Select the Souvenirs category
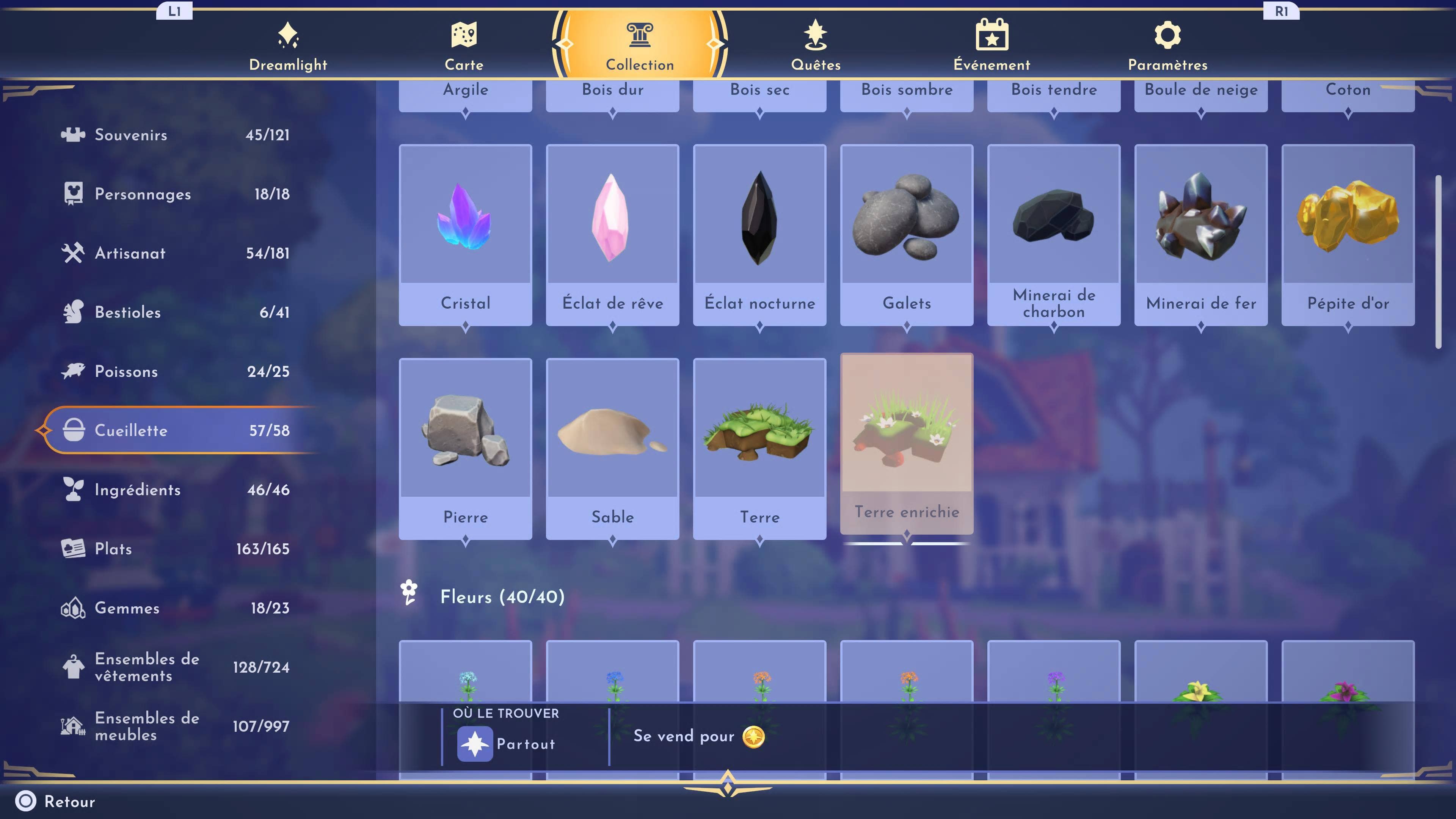Screen dimensions: 1456x819 (x=175, y=135)
